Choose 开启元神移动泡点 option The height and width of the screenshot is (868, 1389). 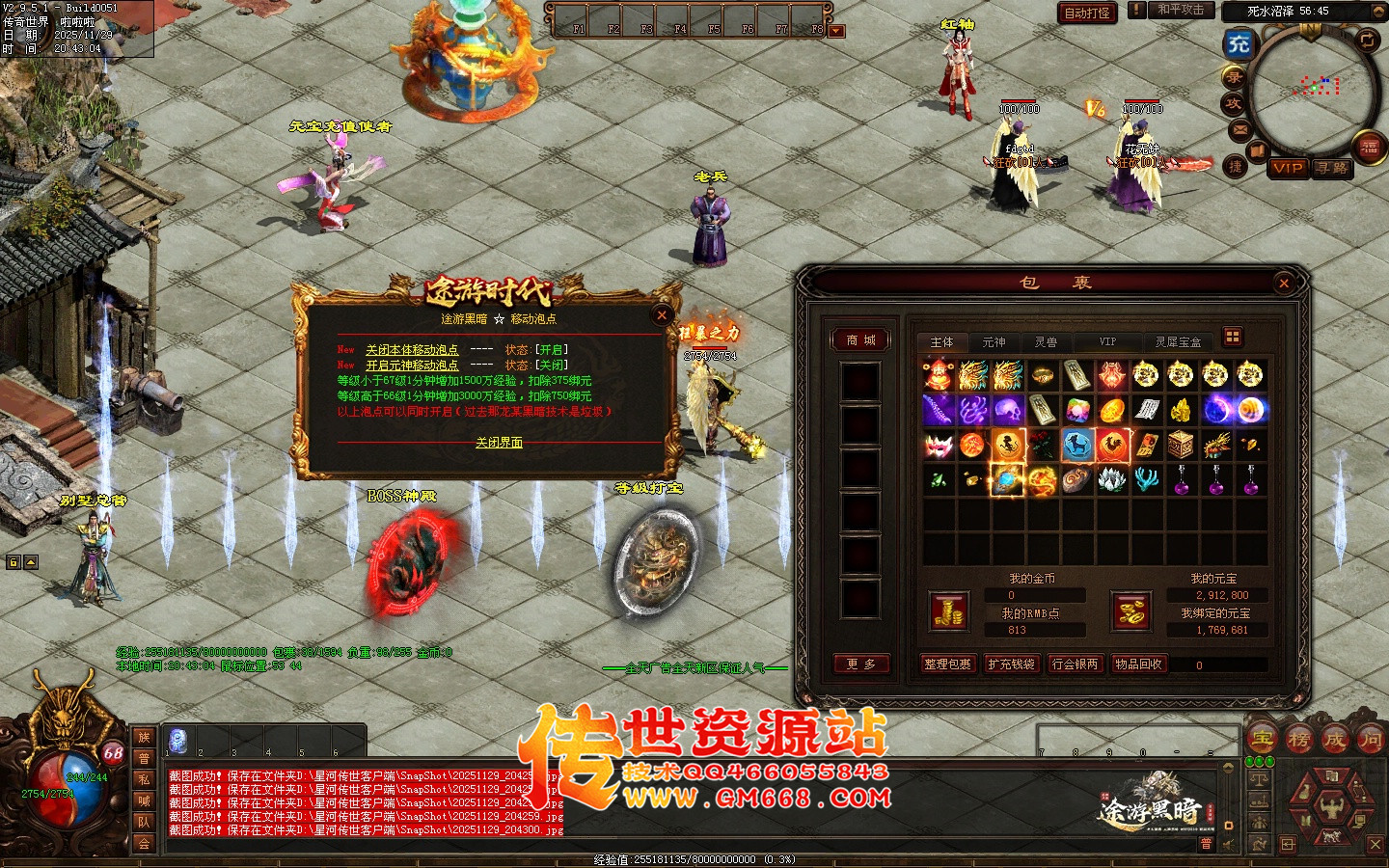pyautogui.click(x=412, y=366)
